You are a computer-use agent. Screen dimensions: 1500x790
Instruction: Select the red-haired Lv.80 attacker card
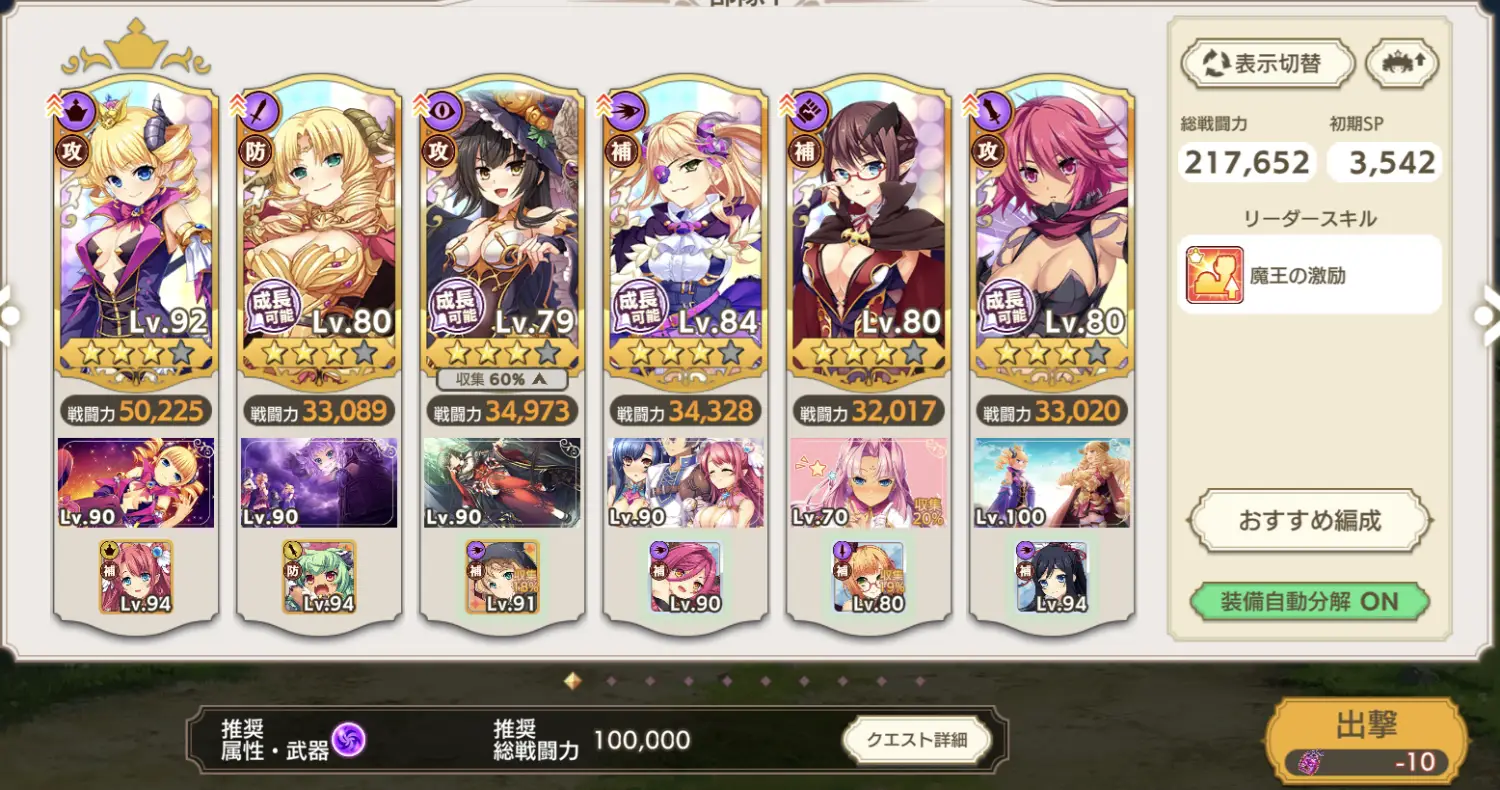tap(1052, 230)
